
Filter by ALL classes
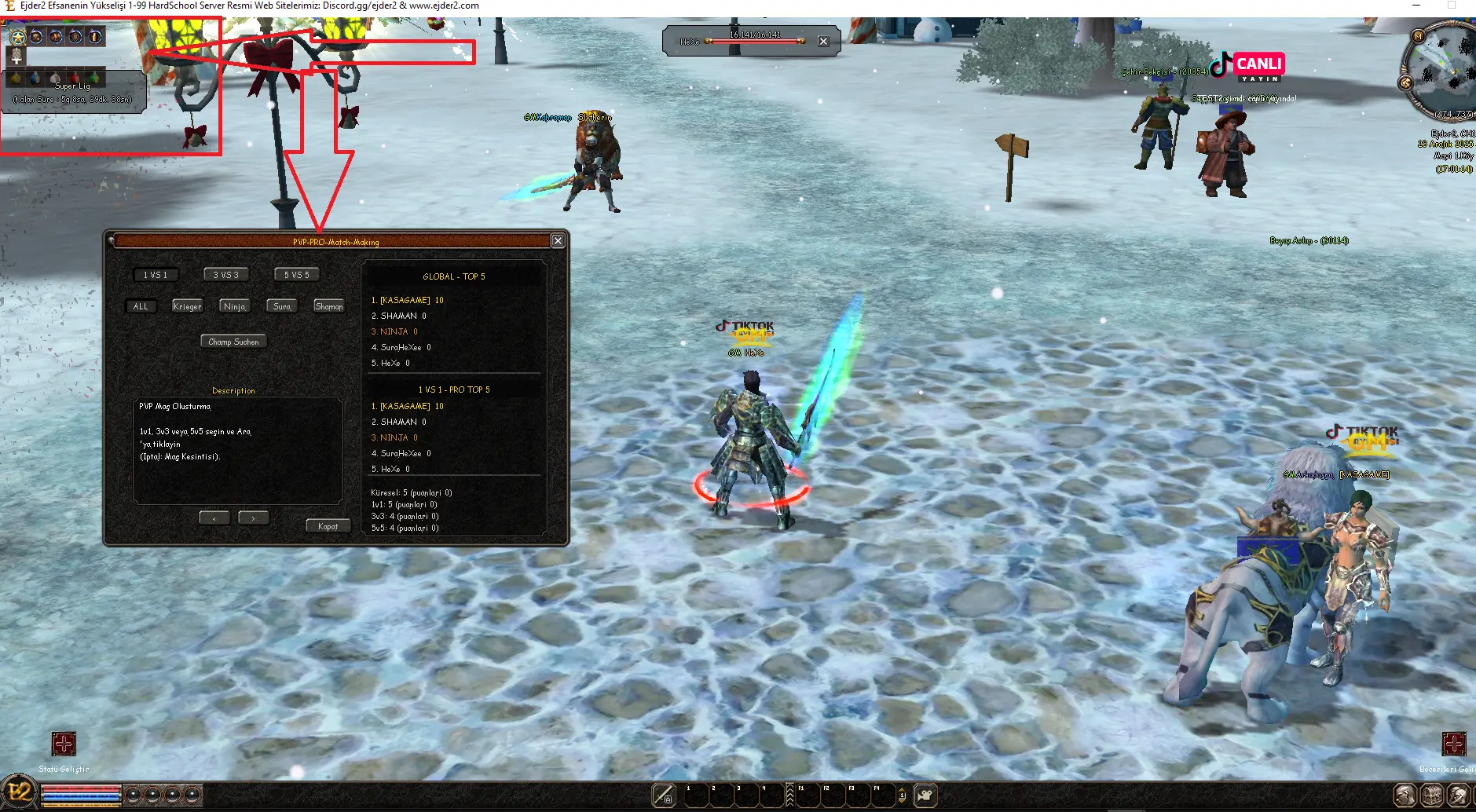pyautogui.click(x=141, y=306)
